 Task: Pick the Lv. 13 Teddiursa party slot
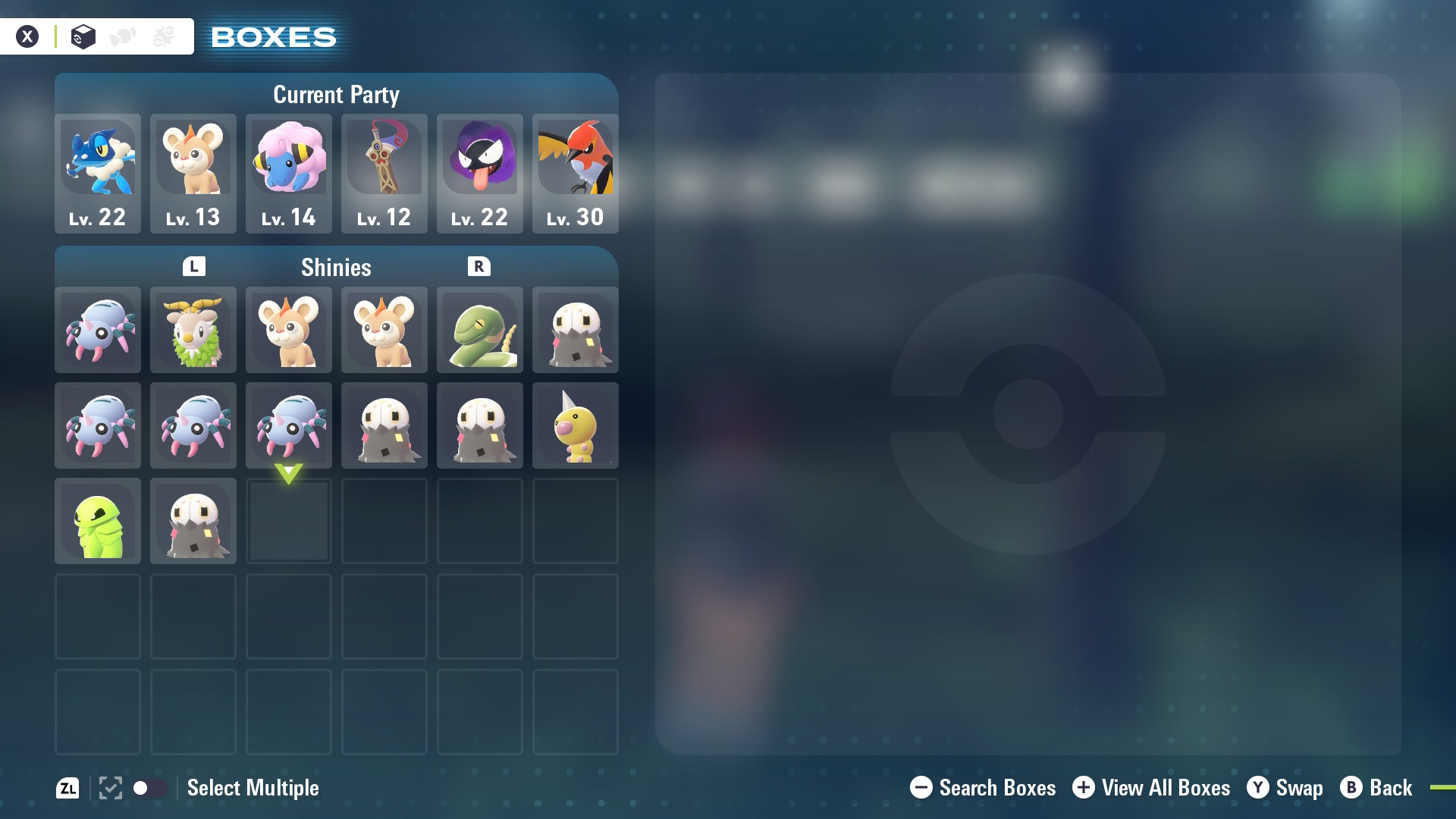[x=193, y=173]
